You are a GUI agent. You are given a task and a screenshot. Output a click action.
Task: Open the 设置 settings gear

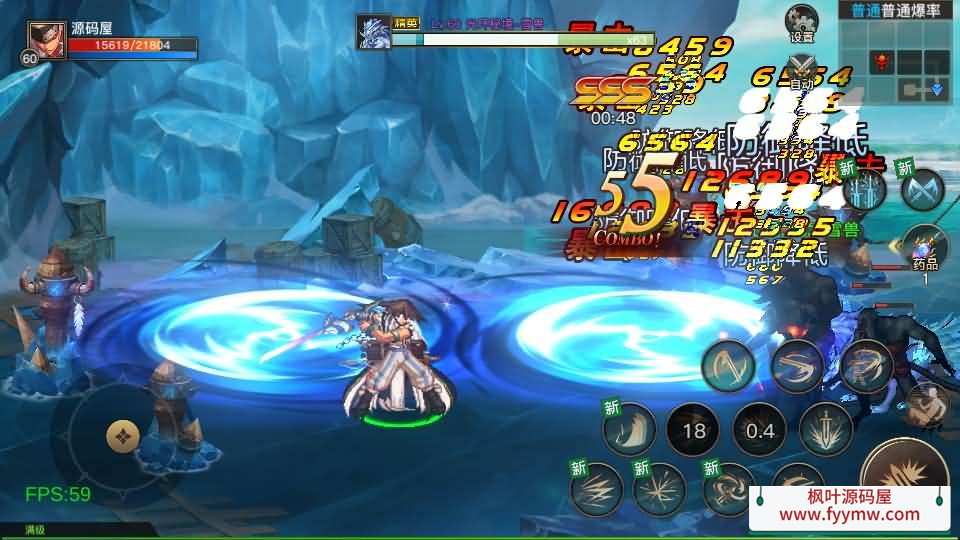pos(801,20)
